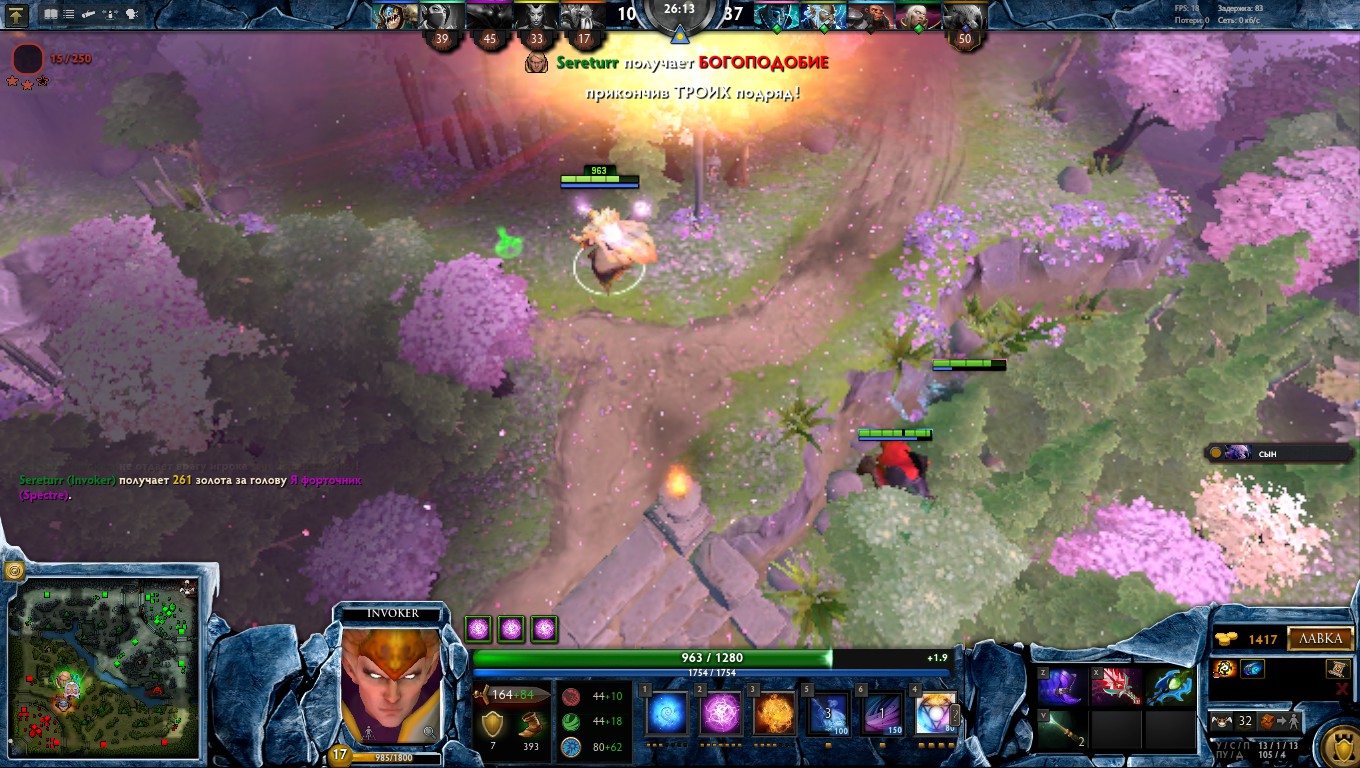Click the town portal scroll quick-buy icon

coord(1338,668)
